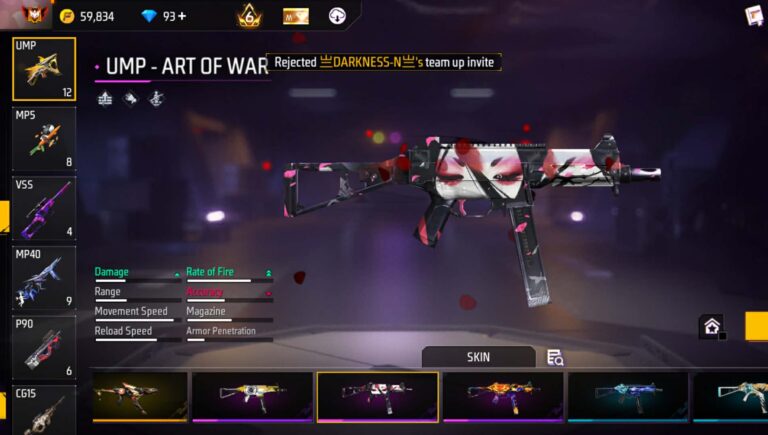This screenshot has width=768, height=435.
Task: Open the gold membership card icon
Action: 296,16
